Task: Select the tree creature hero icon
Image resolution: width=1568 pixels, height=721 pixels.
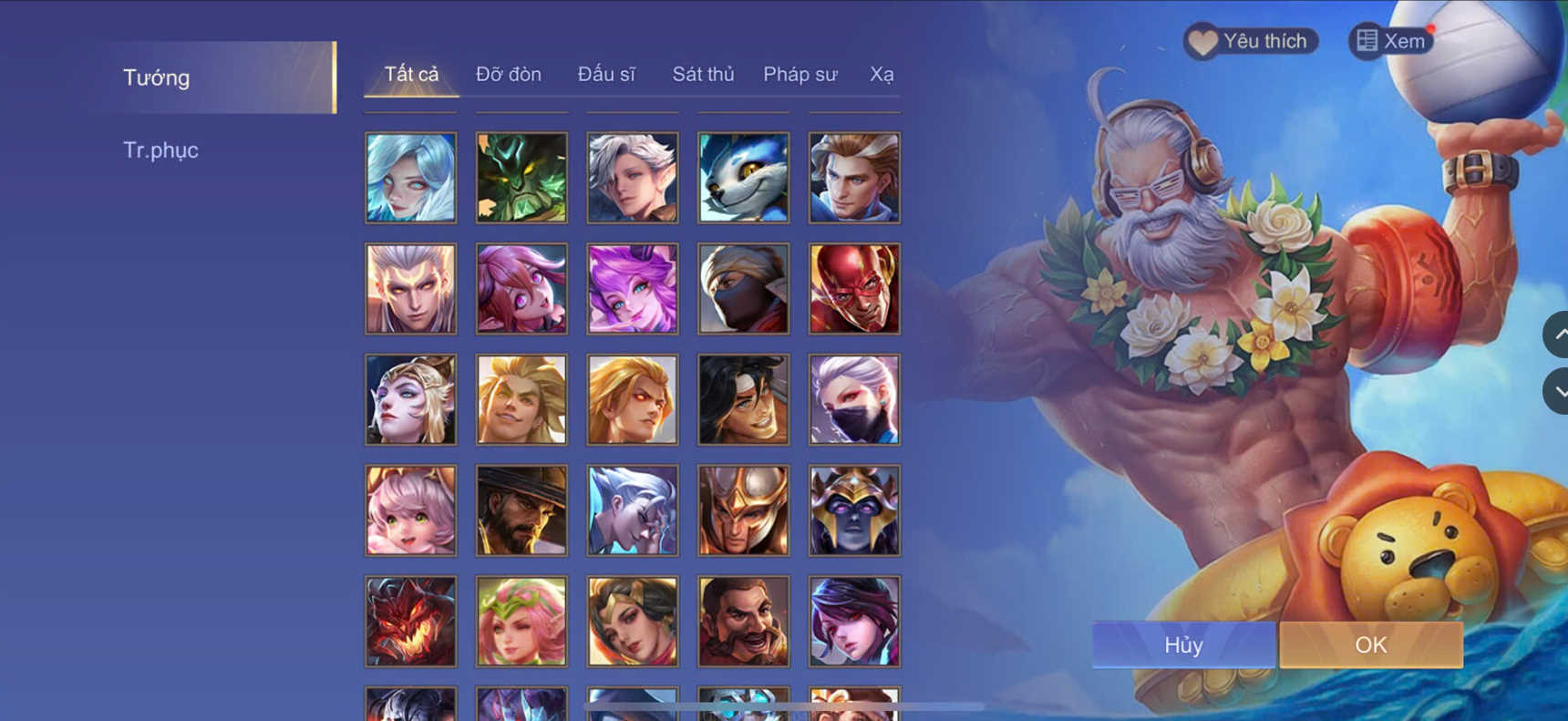Action: (x=521, y=177)
